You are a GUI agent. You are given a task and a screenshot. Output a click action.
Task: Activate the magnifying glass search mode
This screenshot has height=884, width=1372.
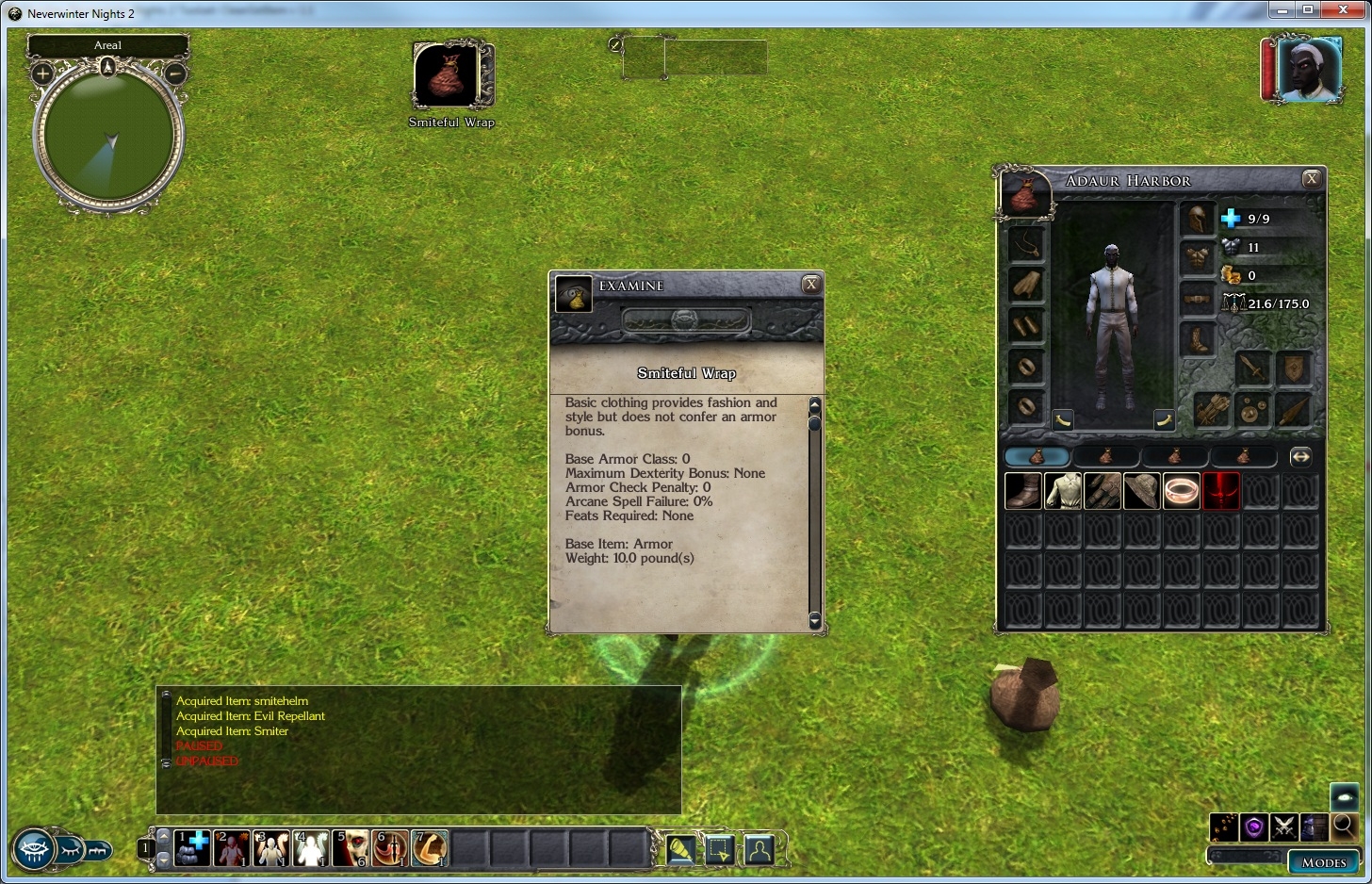[1344, 827]
